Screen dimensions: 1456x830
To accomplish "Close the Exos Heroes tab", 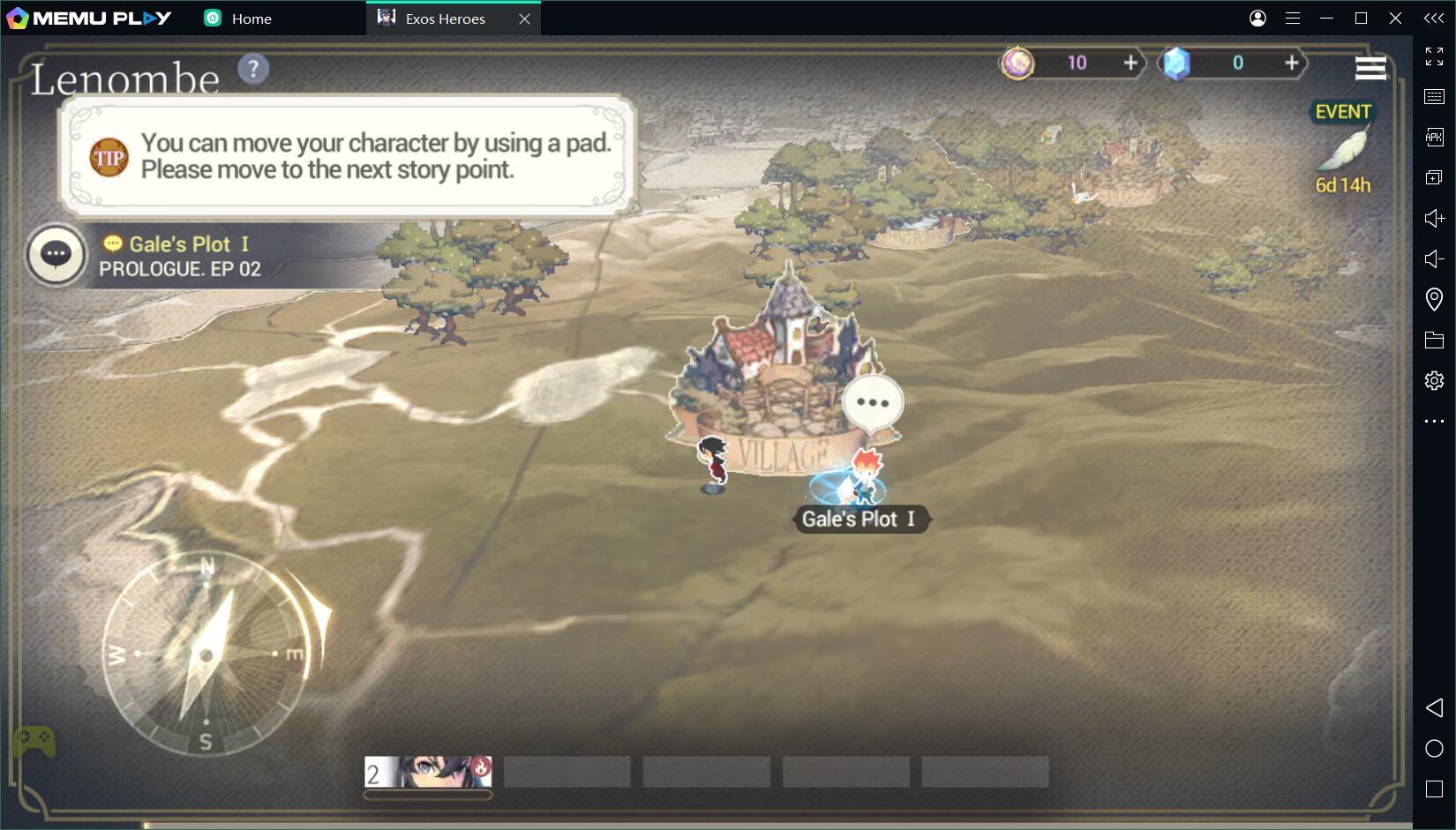I will tap(524, 19).
